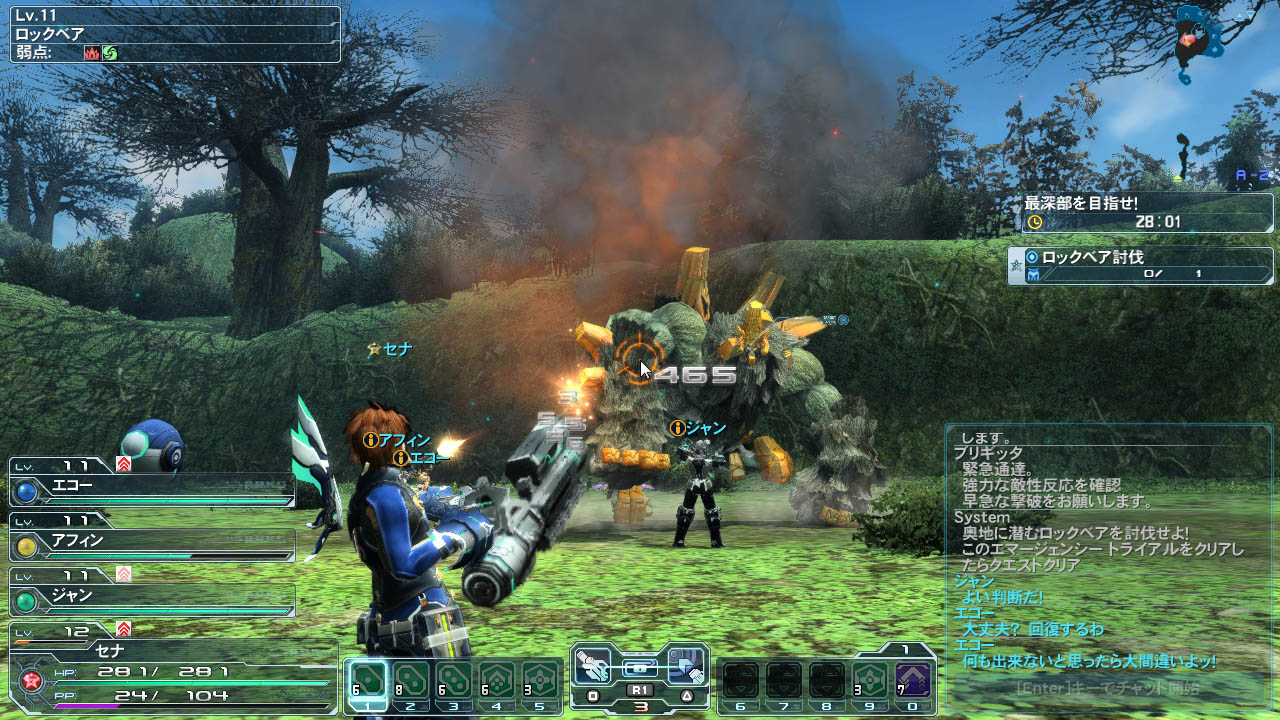Open the chat log window
Viewport: 1280px width, 720px height.
tap(1107, 550)
